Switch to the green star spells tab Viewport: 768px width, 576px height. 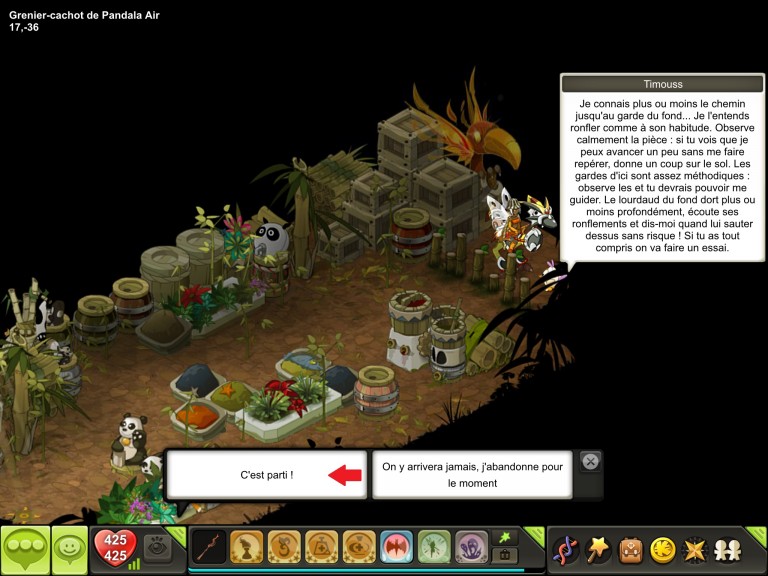click(x=505, y=538)
